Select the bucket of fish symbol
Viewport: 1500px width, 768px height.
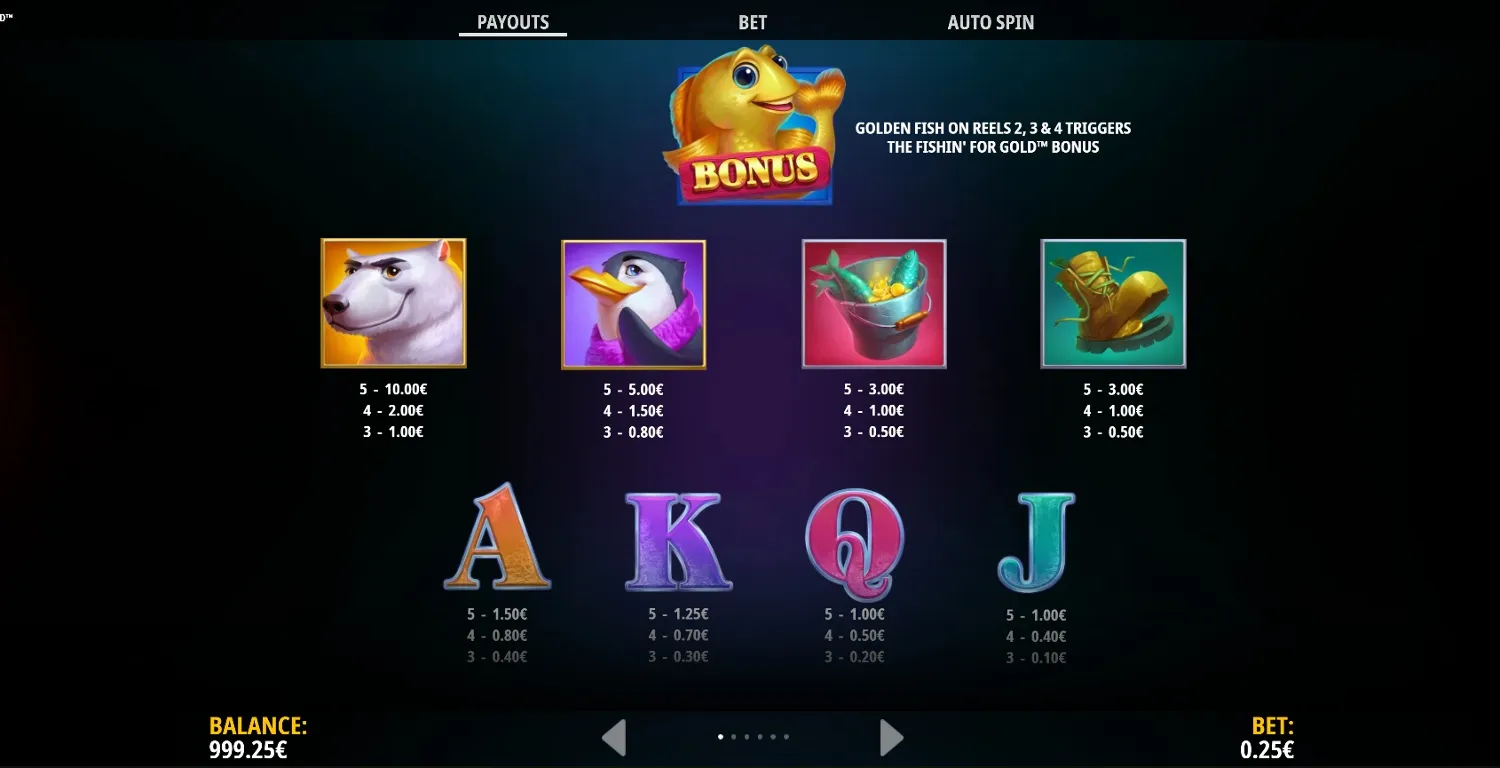(x=873, y=303)
